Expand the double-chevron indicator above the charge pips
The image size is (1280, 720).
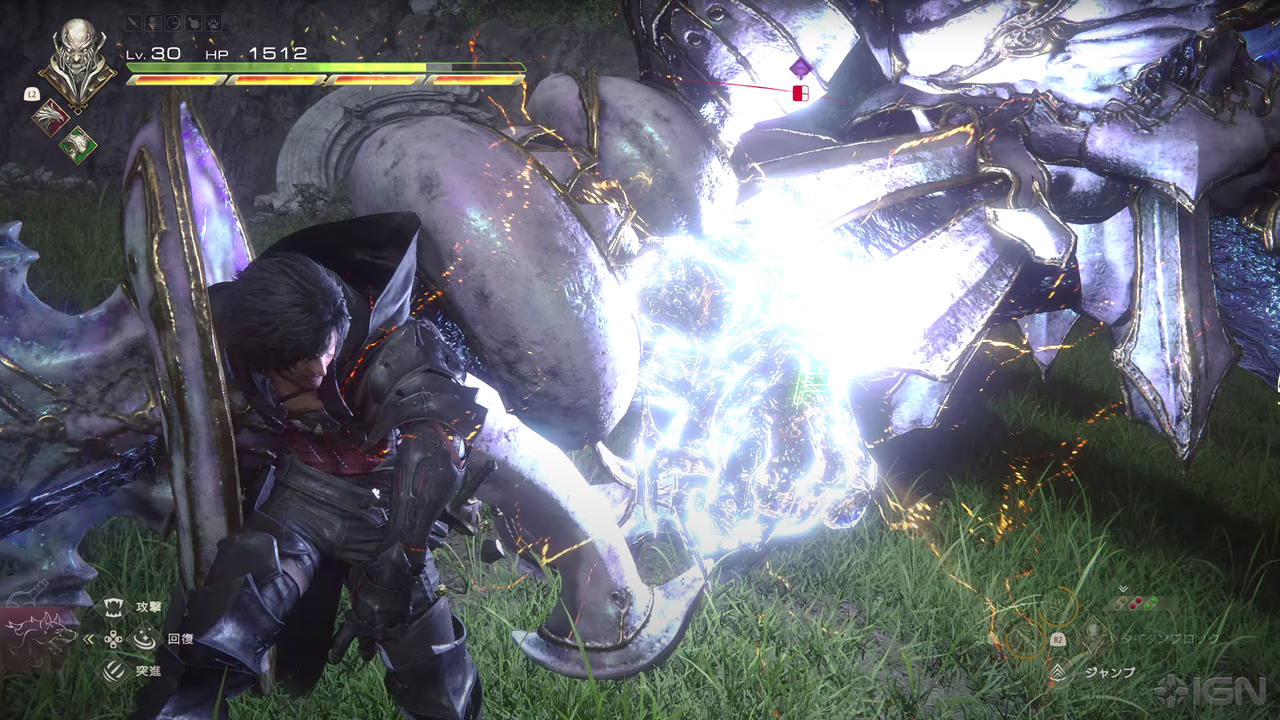pyautogui.click(x=1123, y=589)
